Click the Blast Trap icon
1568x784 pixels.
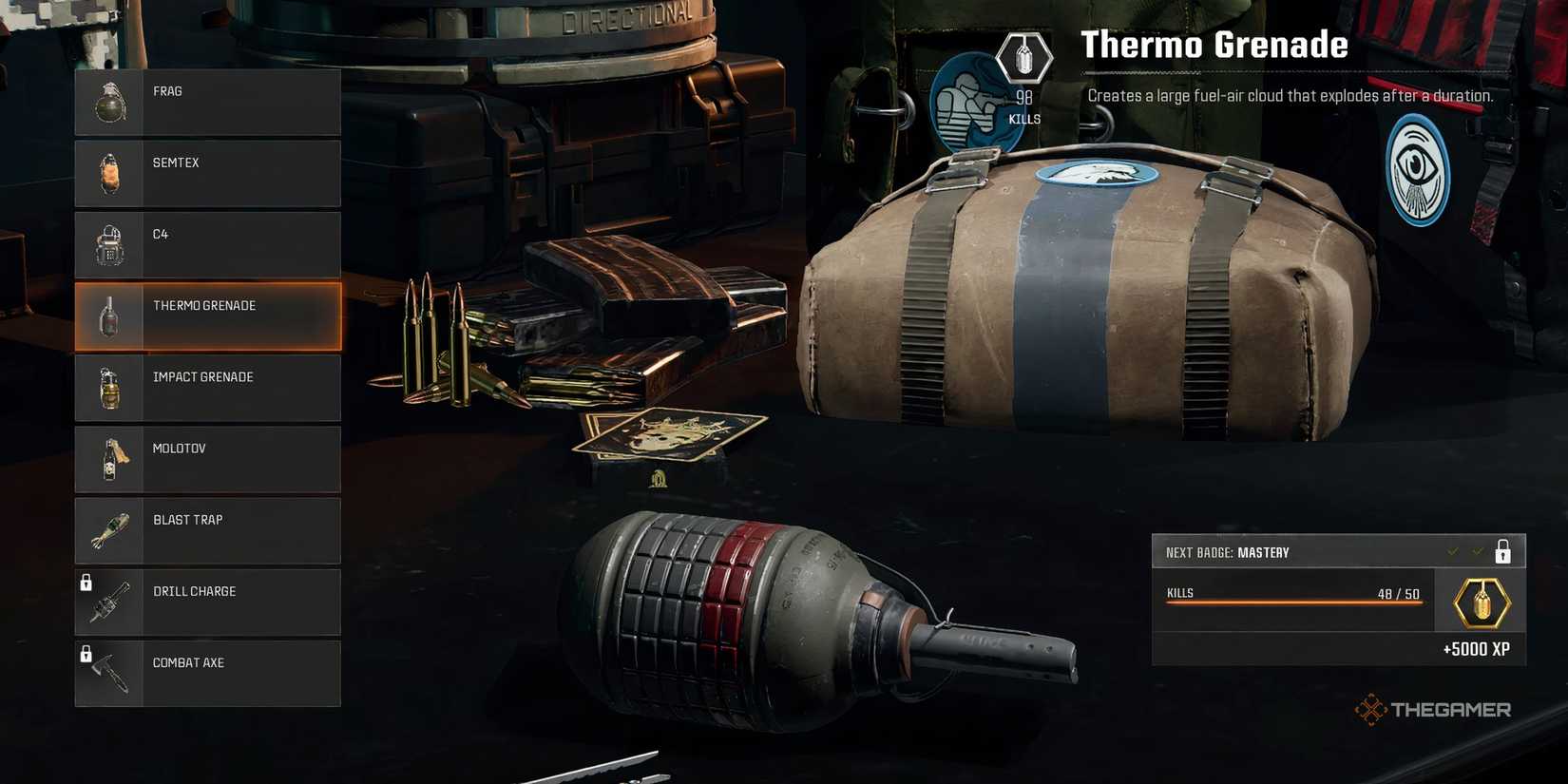point(110,529)
